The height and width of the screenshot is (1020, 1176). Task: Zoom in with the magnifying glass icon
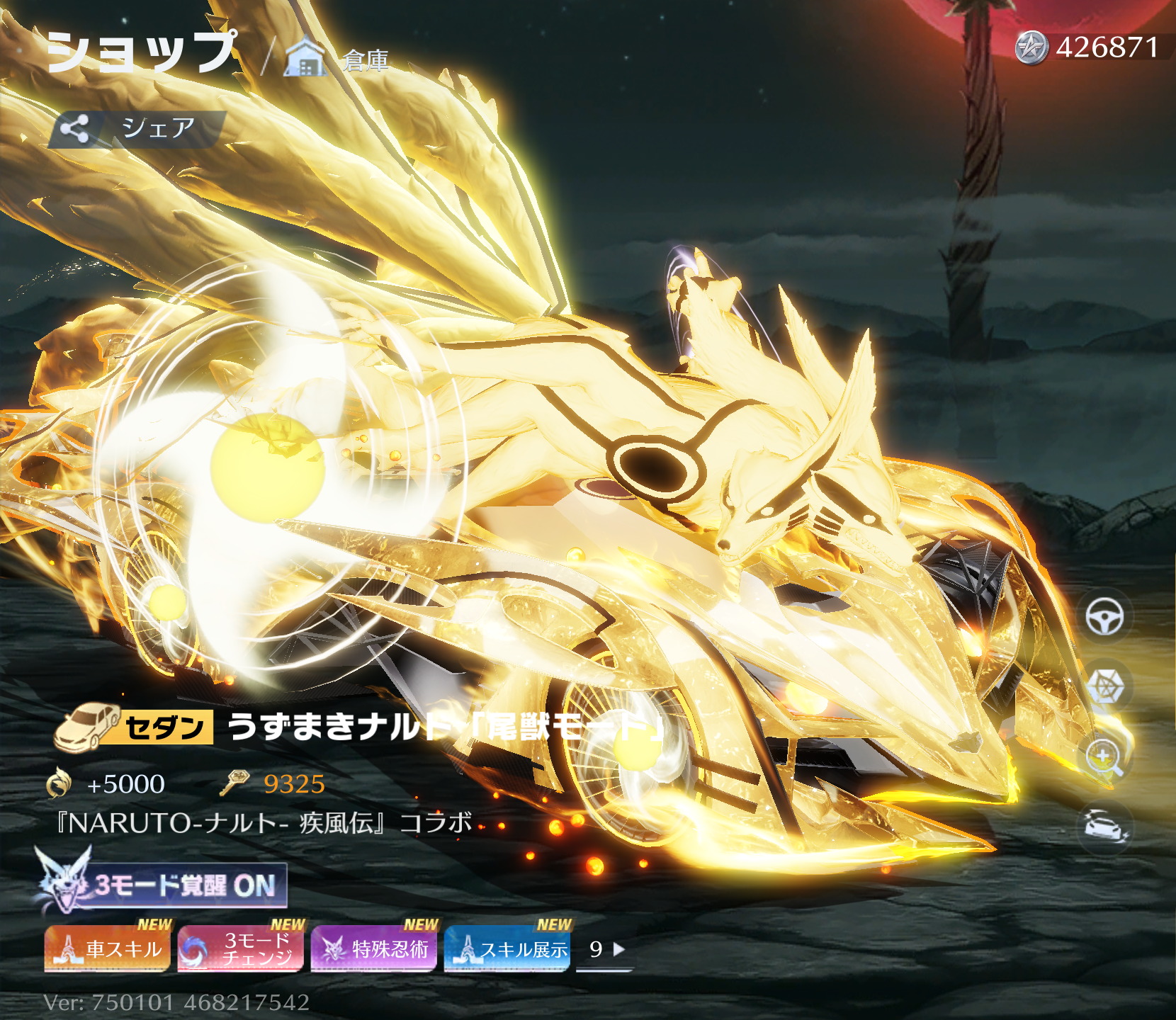pos(1104,756)
